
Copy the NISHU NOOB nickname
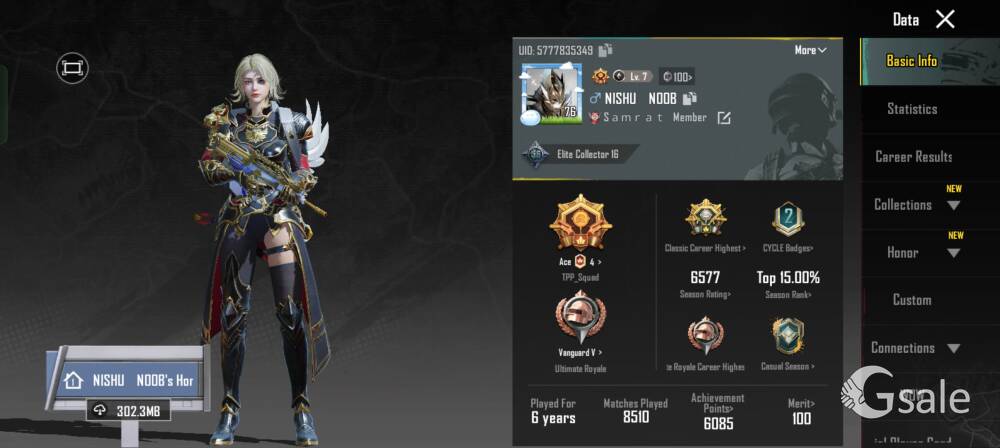[x=689, y=98]
